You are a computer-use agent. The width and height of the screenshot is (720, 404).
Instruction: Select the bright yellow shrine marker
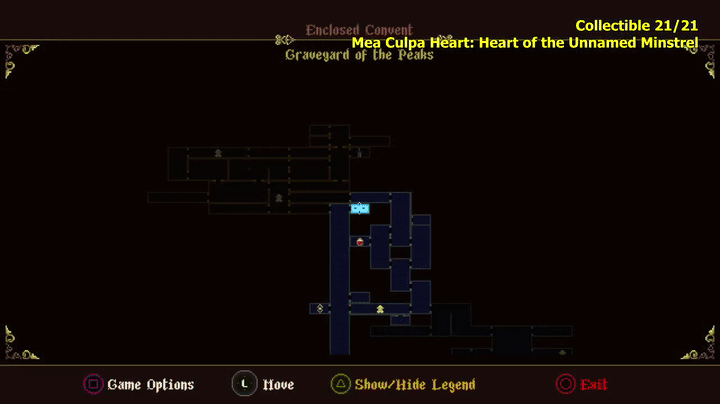pyautogui.click(x=380, y=309)
